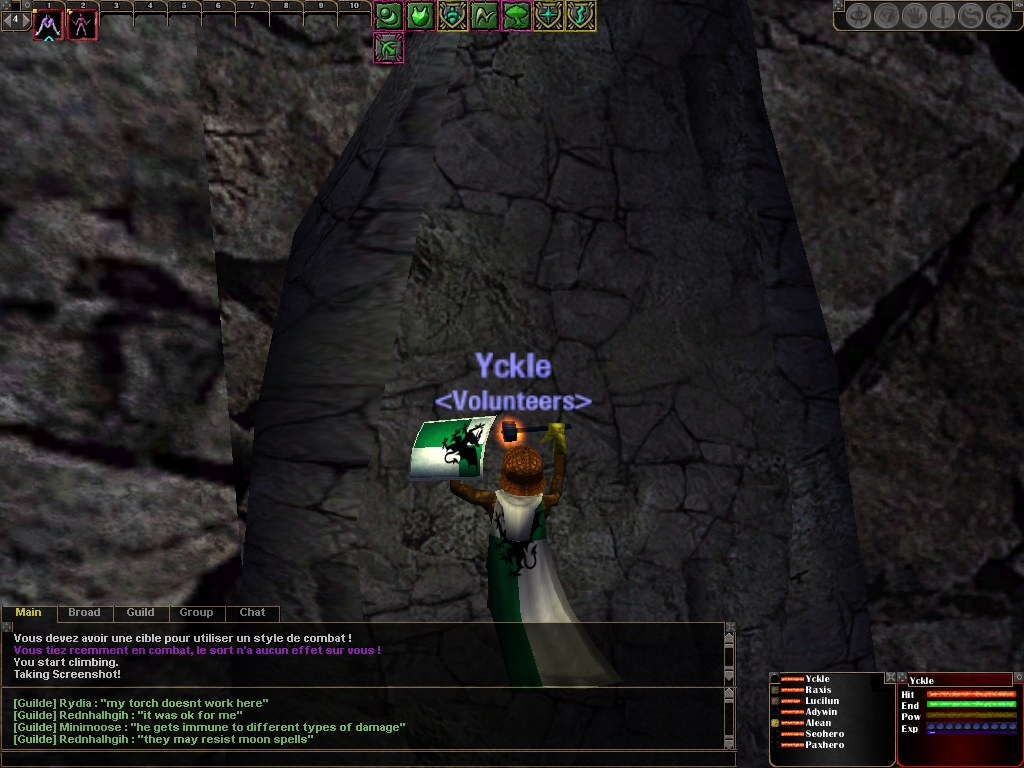Switch to the Group chat tab

click(x=196, y=612)
